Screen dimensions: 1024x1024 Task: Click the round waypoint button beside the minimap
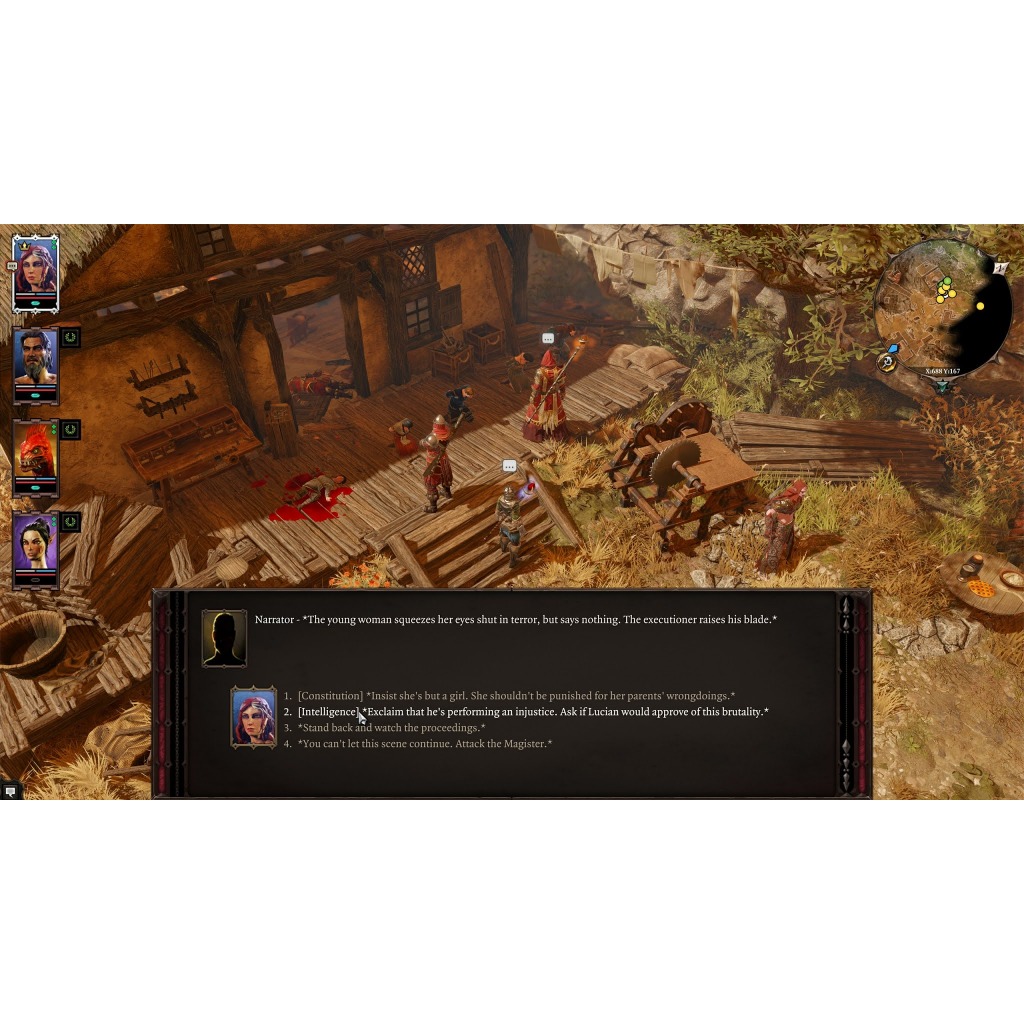tap(887, 362)
